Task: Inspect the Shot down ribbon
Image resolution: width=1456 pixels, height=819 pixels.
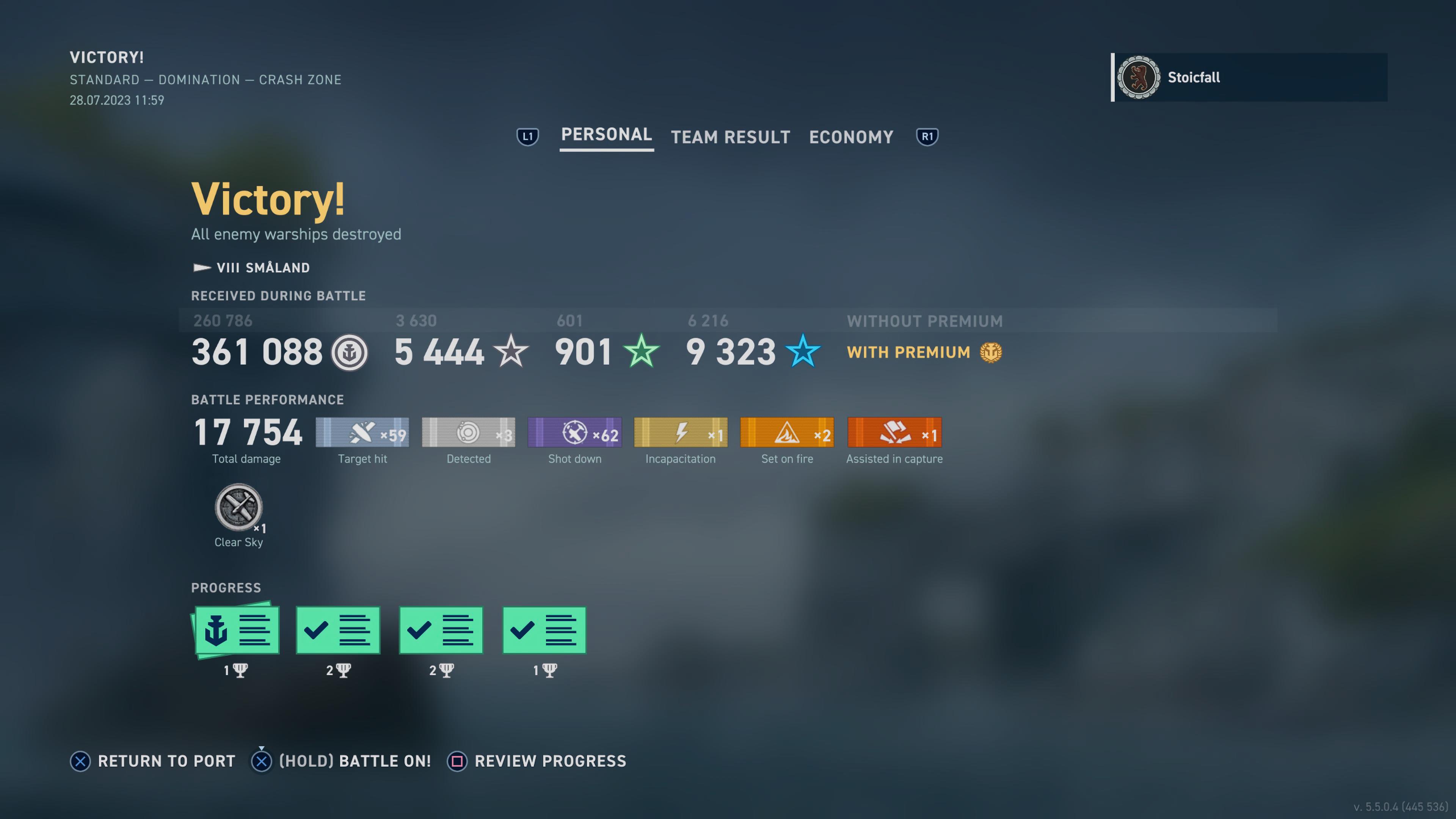Action: (575, 432)
